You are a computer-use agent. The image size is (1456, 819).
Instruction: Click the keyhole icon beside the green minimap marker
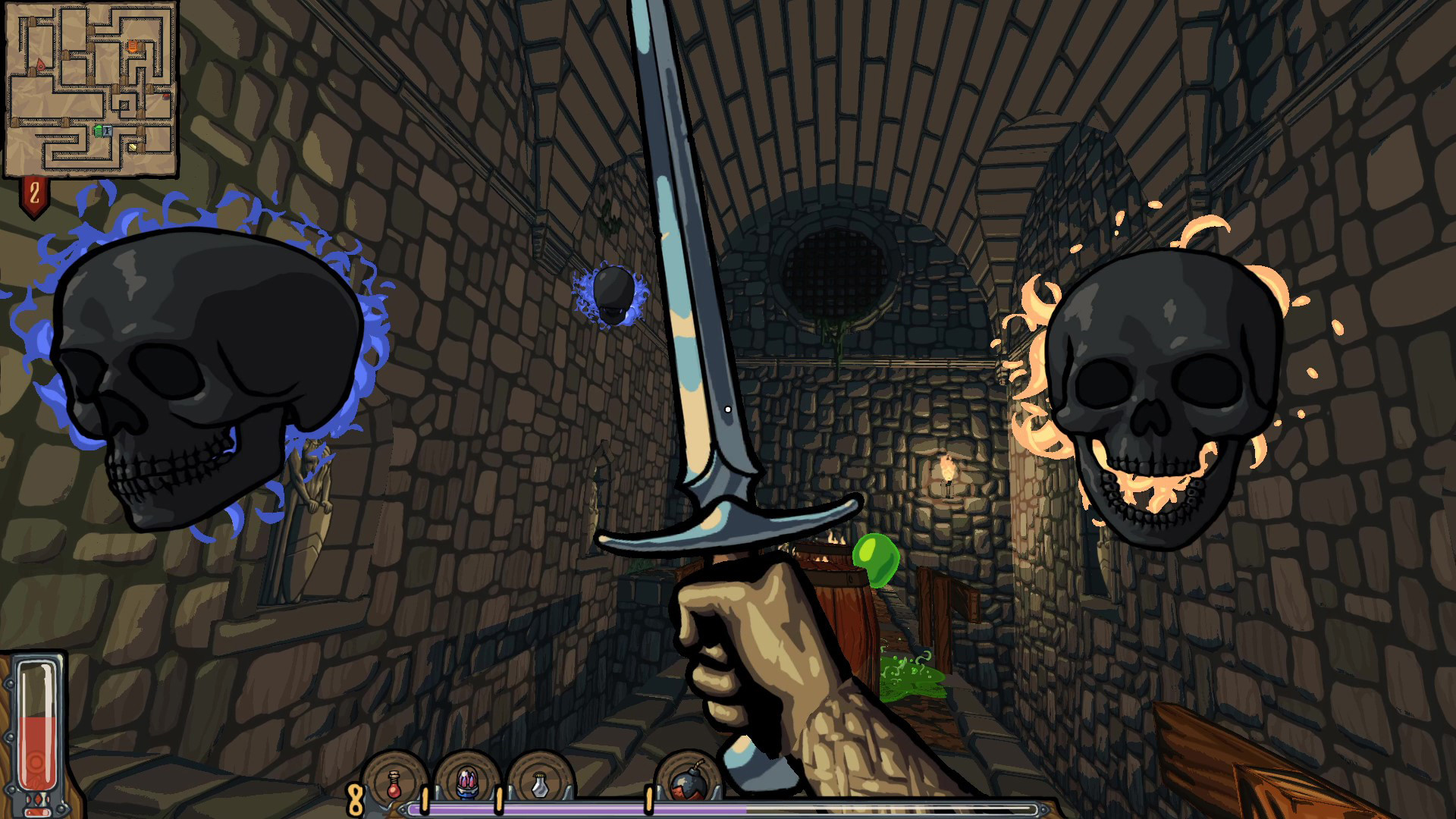click(108, 130)
